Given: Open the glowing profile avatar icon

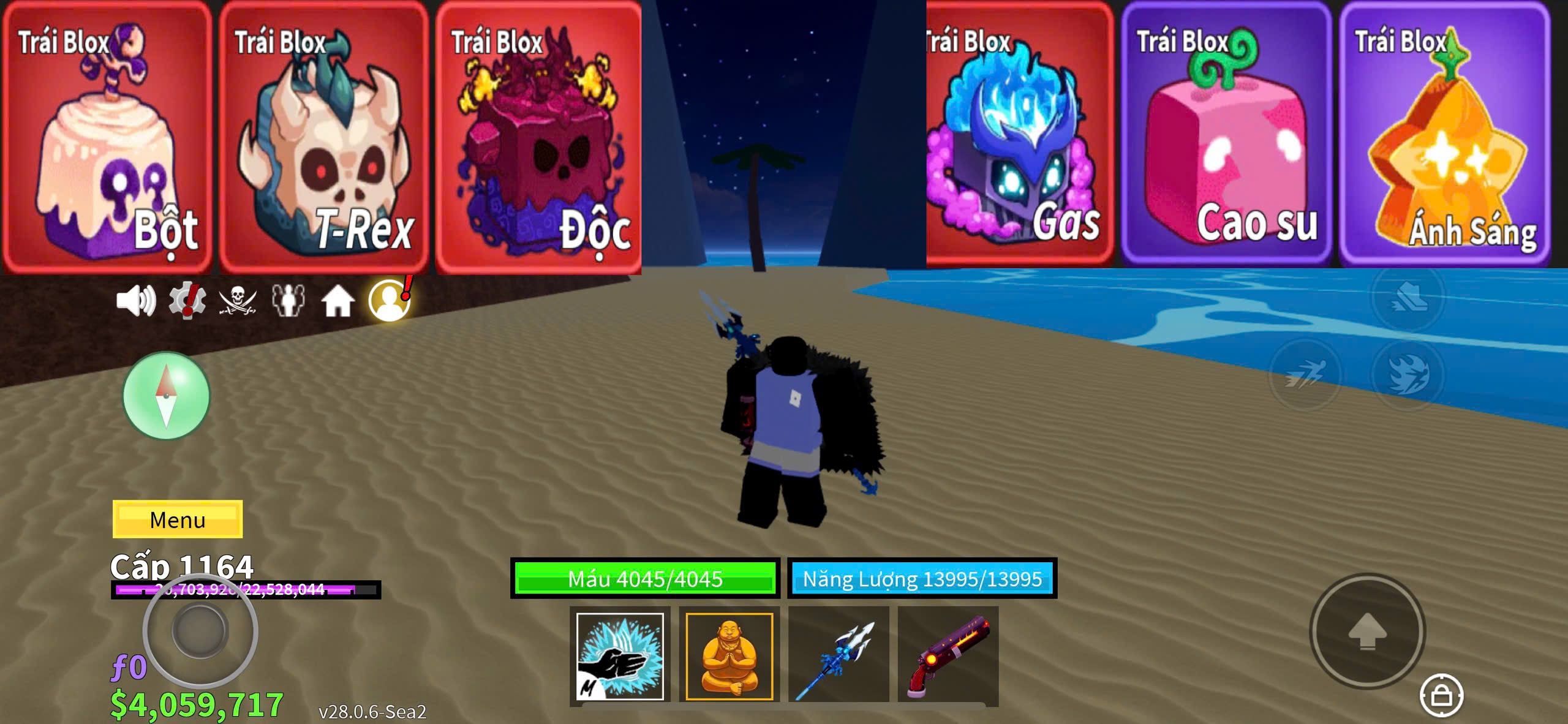Looking at the screenshot, I should (390, 301).
